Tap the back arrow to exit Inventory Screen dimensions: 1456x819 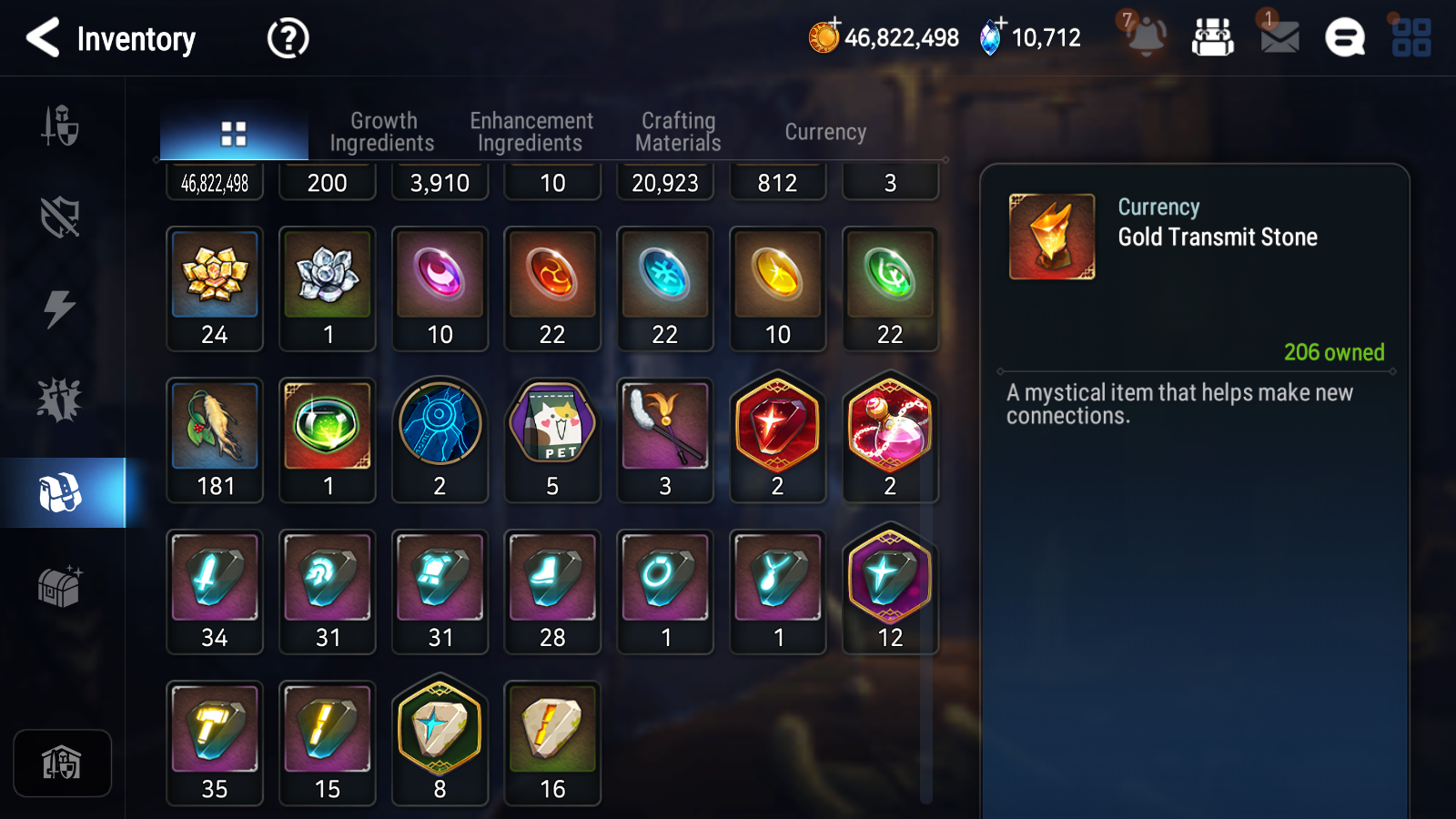(40, 38)
